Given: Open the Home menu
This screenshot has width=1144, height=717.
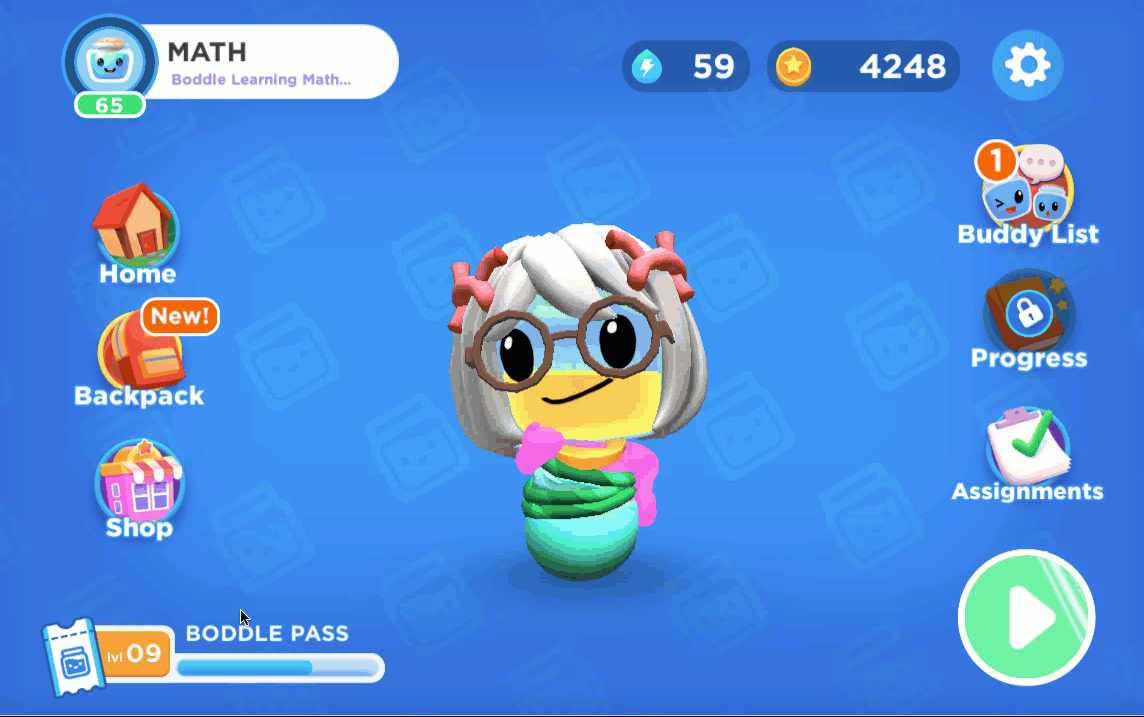Looking at the screenshot, I should tap(137, 232).
